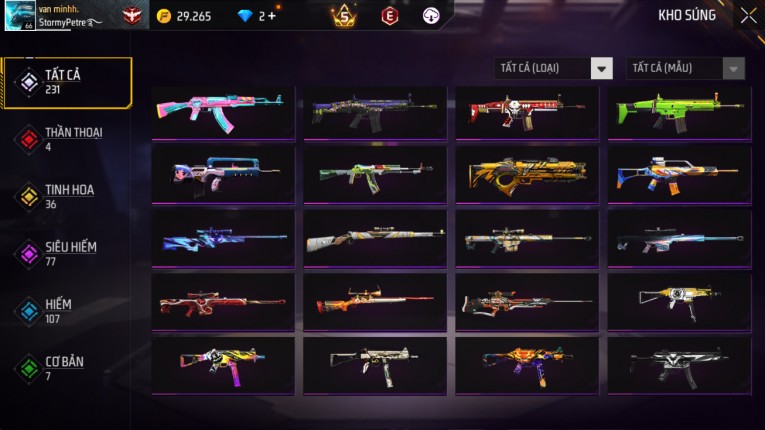Add diamonds with the plus button
765x430 pixels.
tap(271, 16)
